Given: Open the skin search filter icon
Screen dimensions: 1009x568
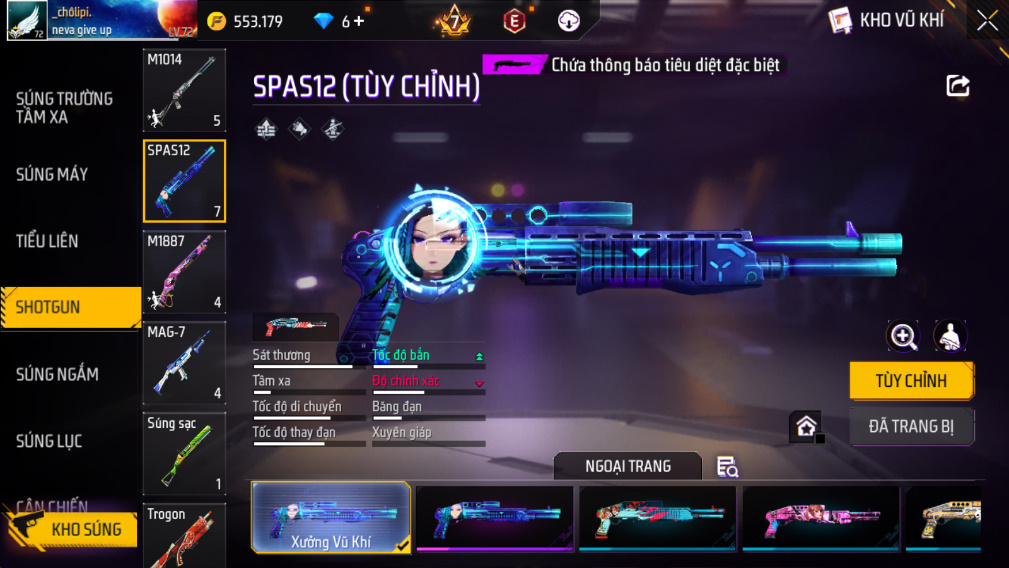Looking at the screenshot, I should click(727, 467).
